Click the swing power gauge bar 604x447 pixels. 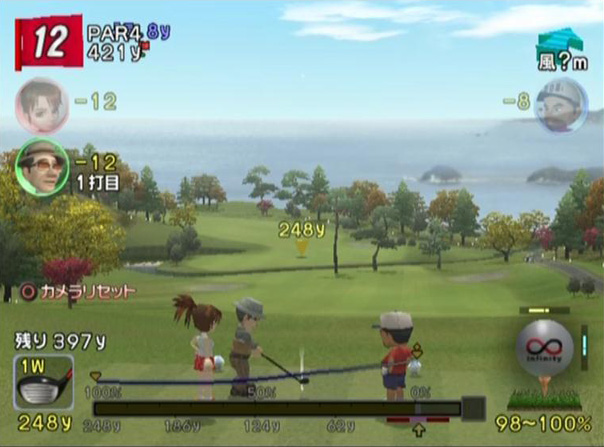coord(278,408)
